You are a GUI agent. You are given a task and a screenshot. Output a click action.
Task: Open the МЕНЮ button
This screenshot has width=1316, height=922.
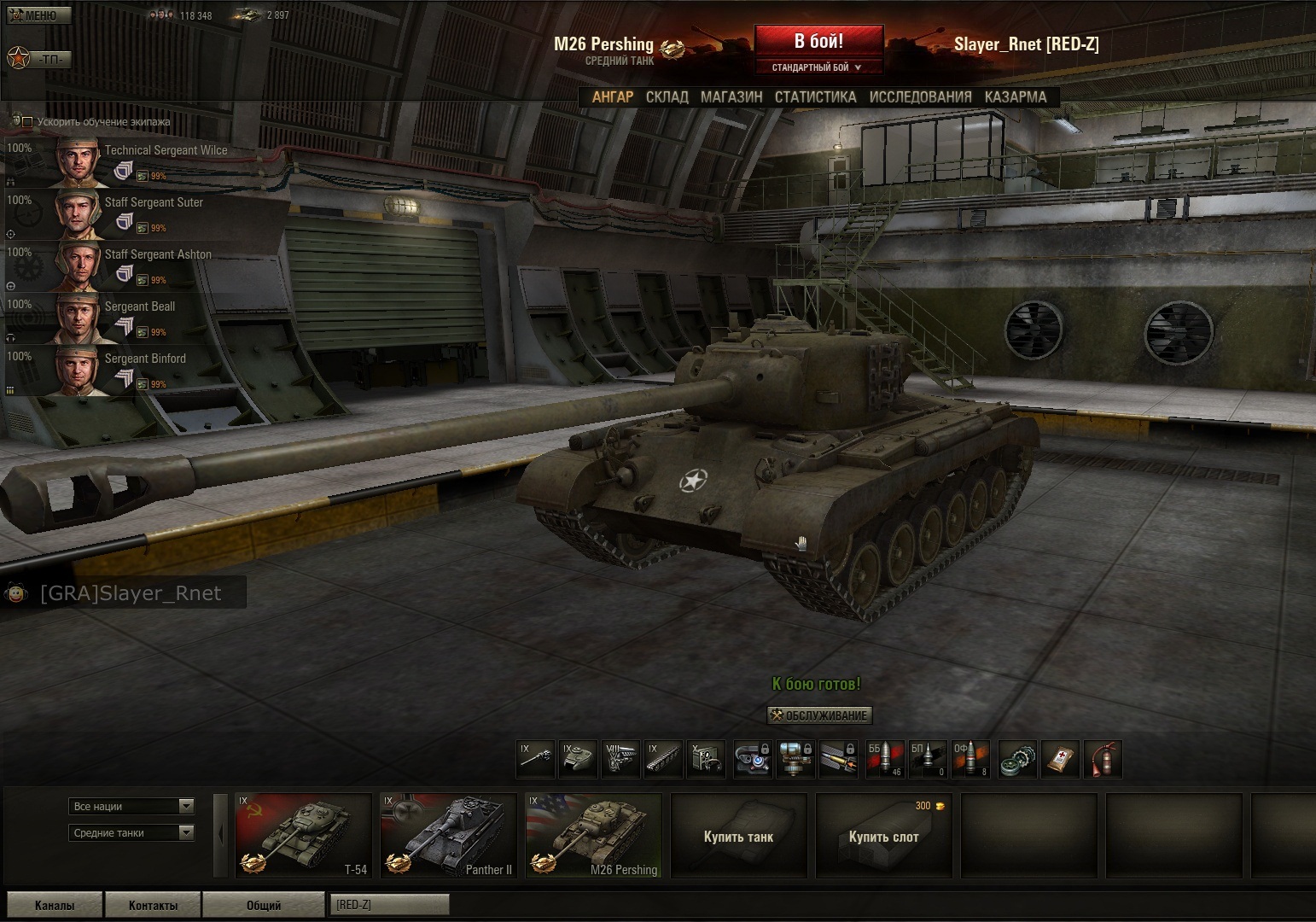[39, 15]
